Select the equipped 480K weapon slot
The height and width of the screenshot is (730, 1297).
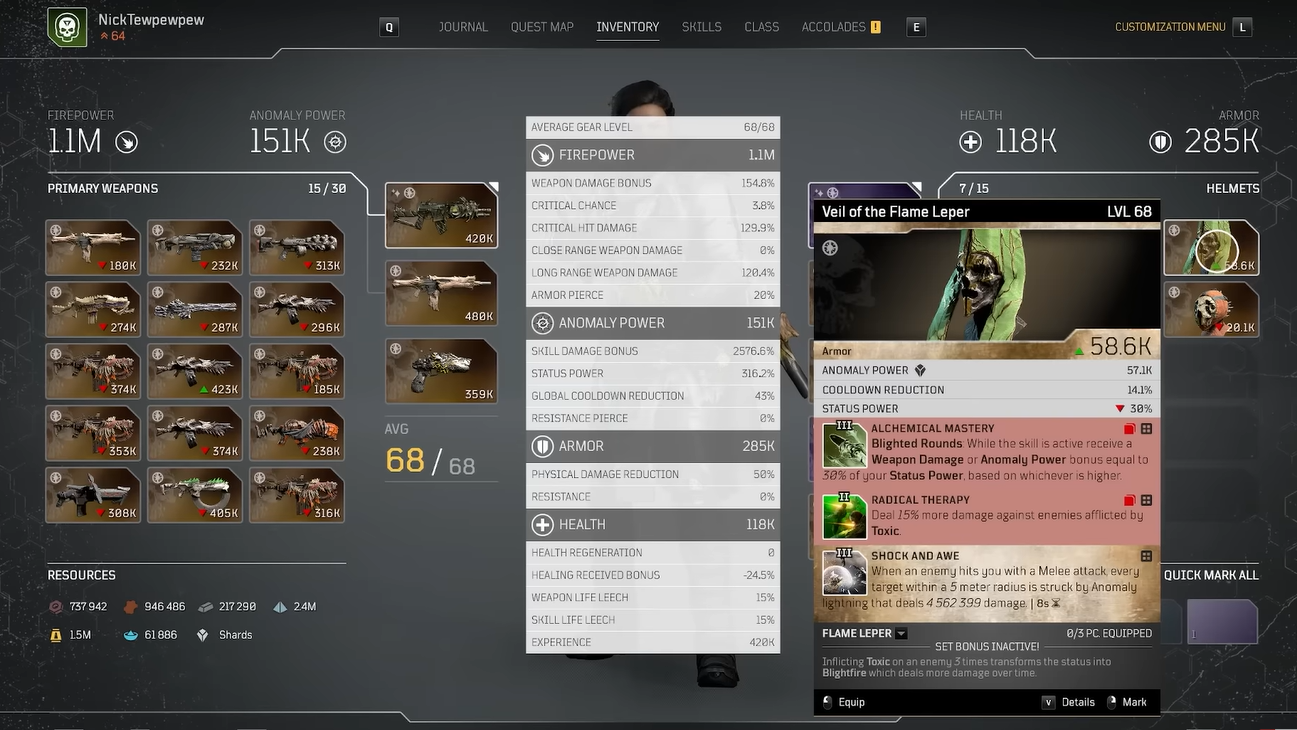[x=441, y=294]
